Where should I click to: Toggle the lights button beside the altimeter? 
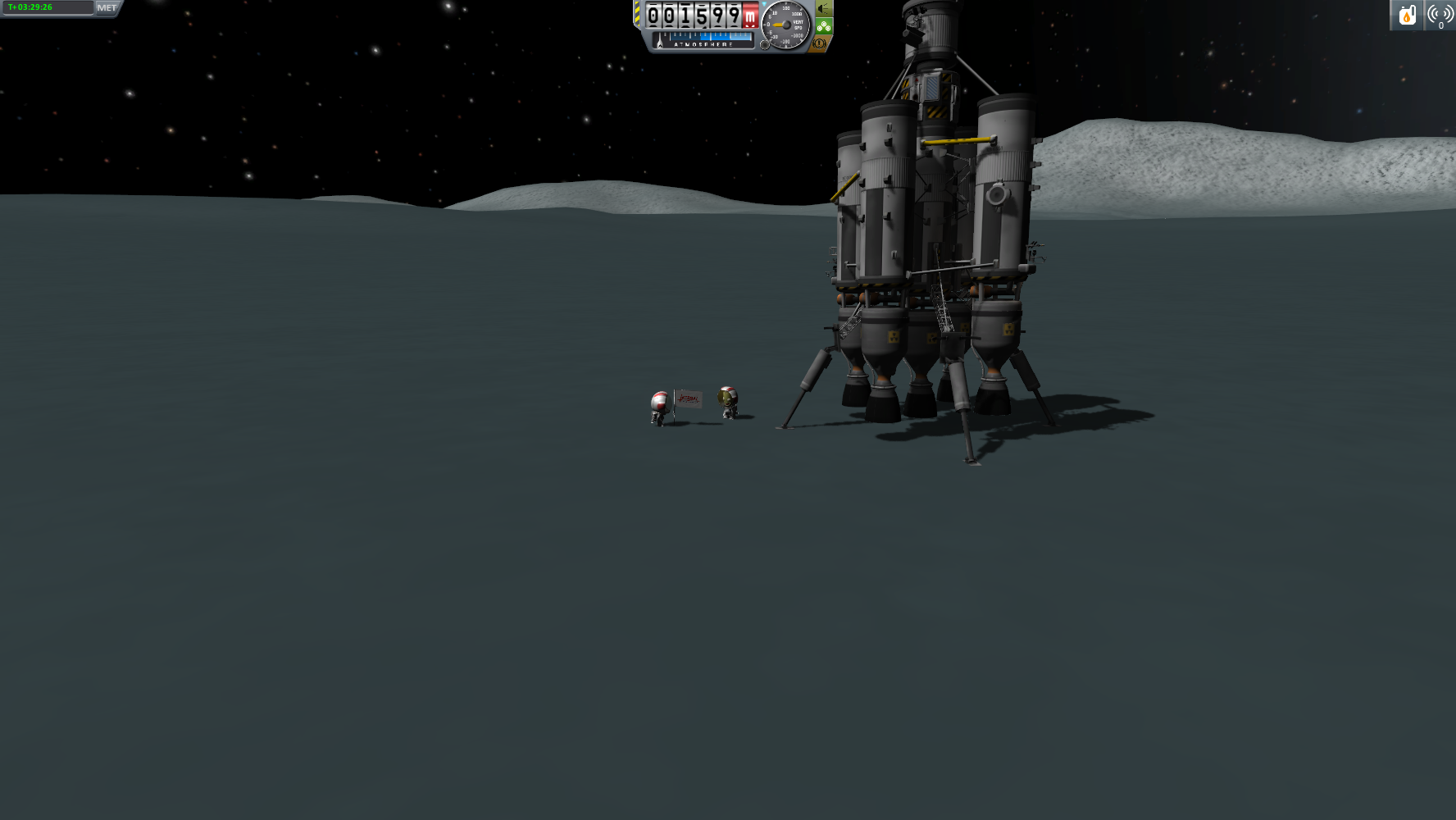pyautogui.click(x=823, y=9)
